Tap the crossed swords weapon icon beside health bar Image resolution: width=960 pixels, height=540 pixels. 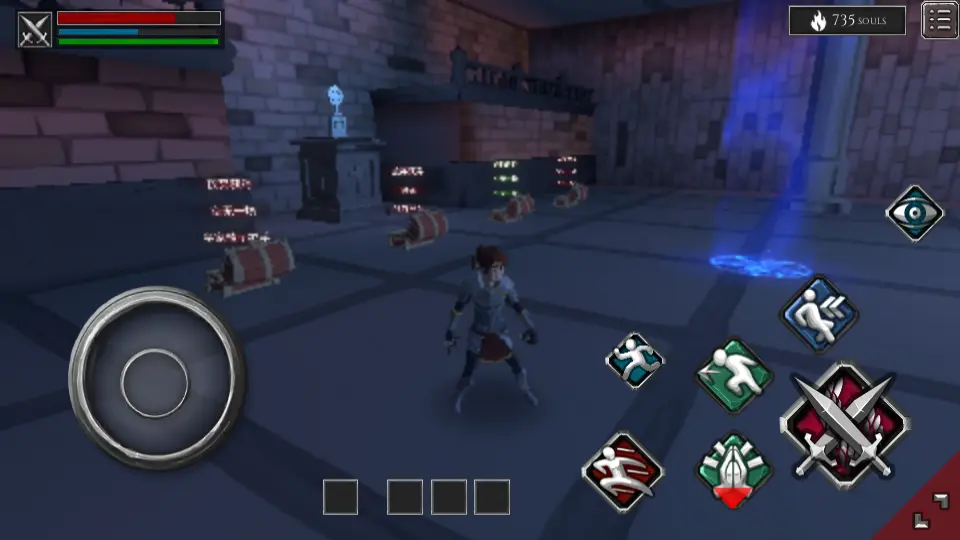pos(35,29)
